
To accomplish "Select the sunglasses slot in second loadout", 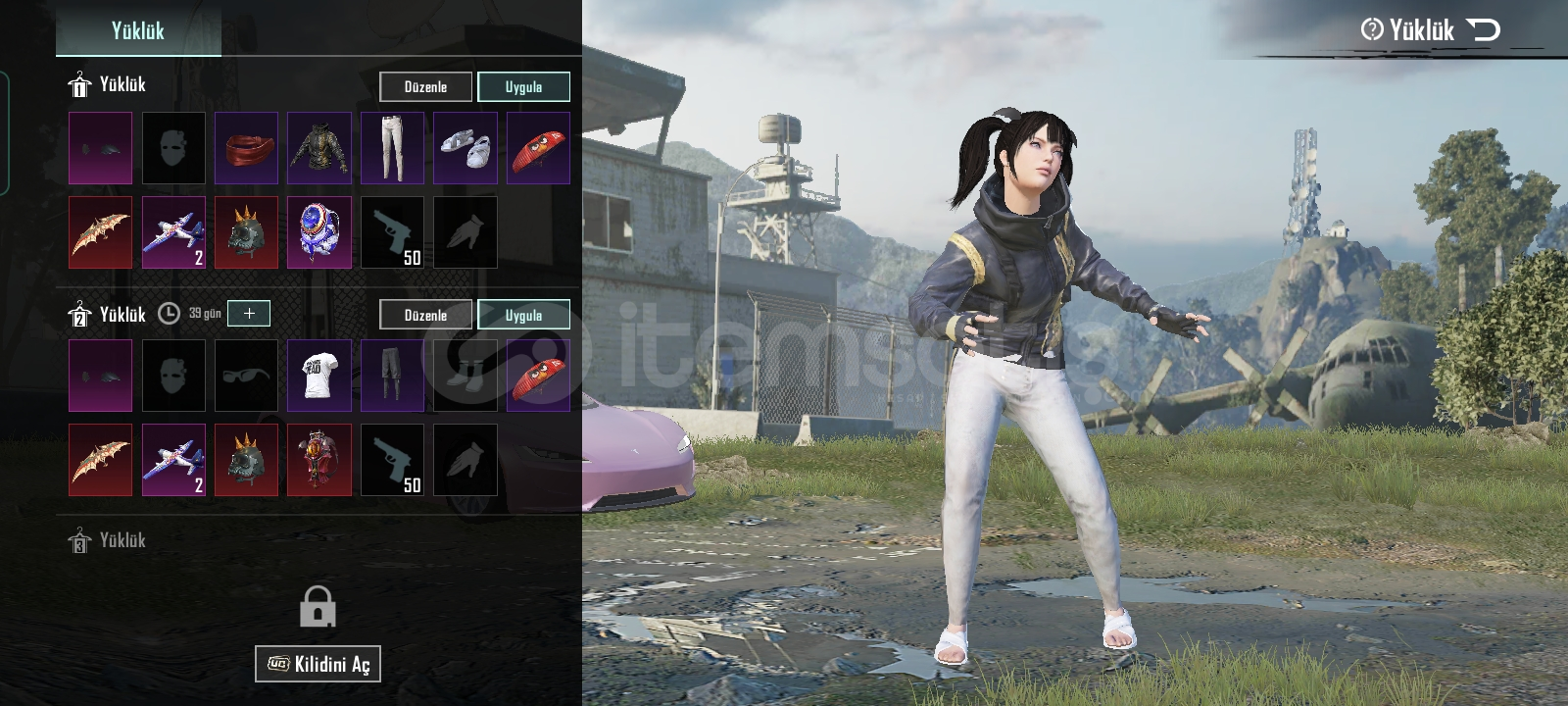I will (246, 376).
